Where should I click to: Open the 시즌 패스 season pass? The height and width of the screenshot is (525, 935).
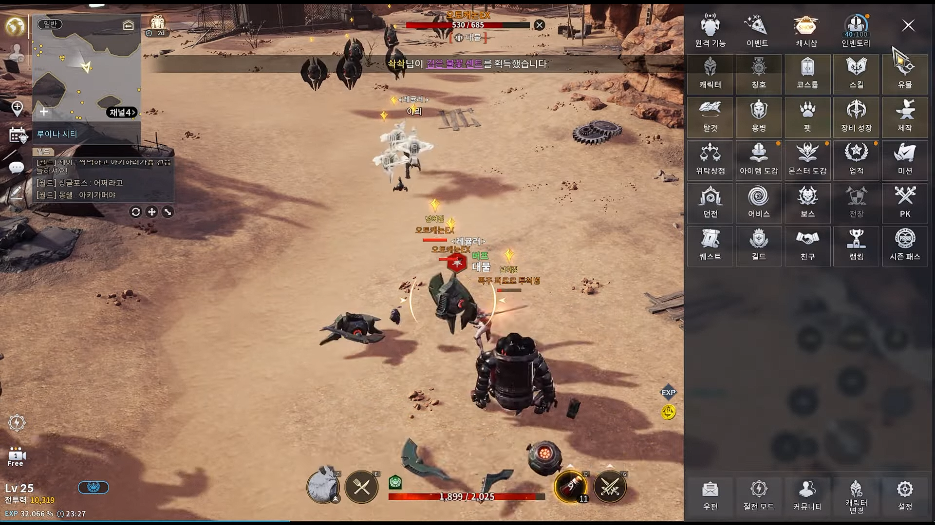coord(905,245)
